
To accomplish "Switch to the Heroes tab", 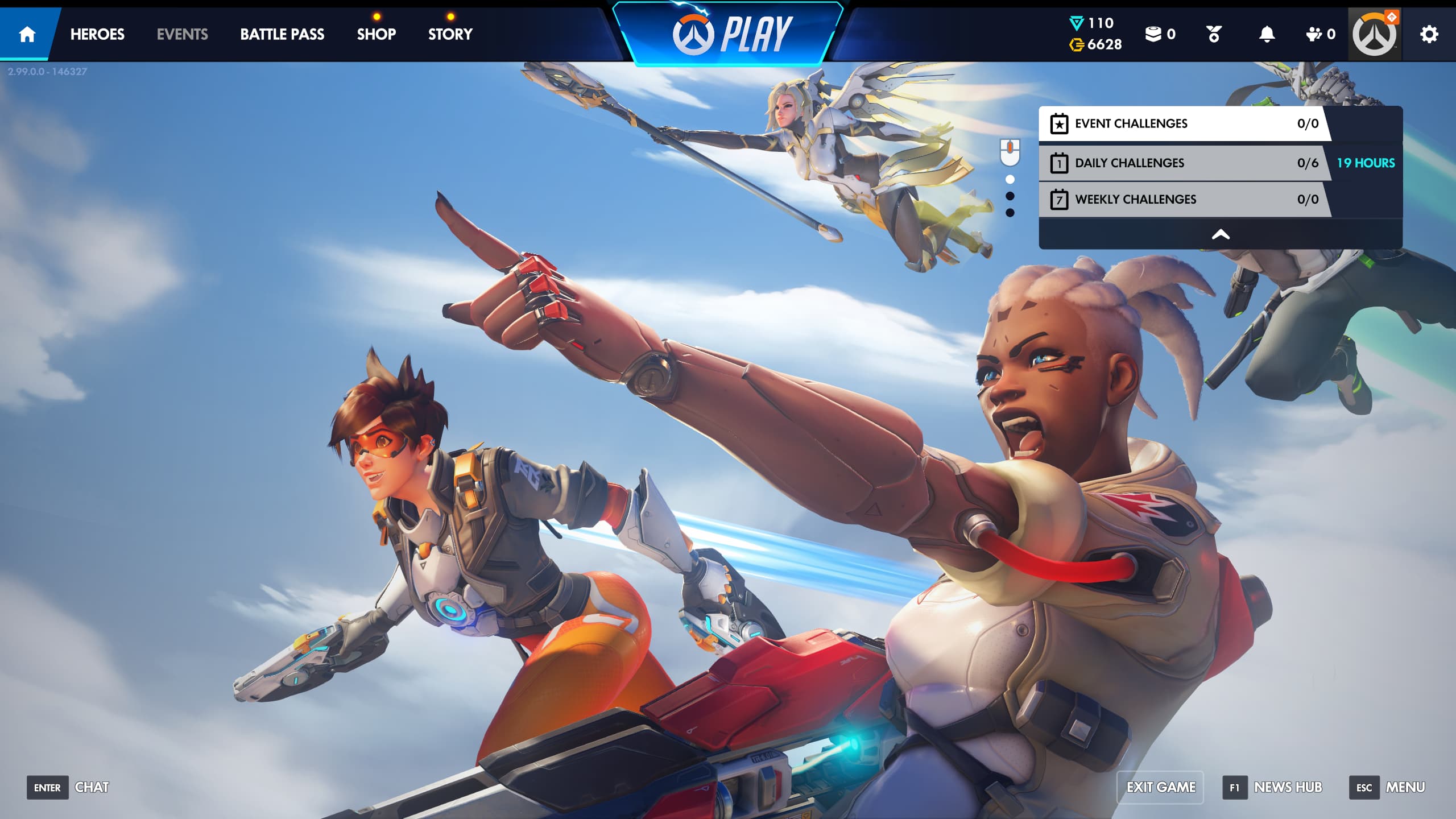I will point(97,34).
